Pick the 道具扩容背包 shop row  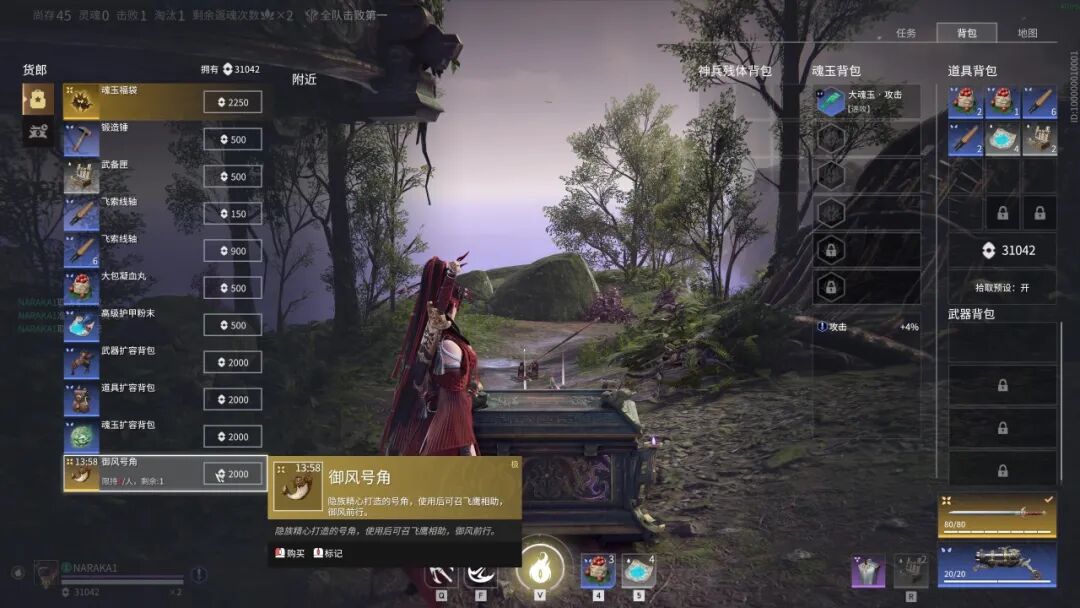[x=130, y=399]
